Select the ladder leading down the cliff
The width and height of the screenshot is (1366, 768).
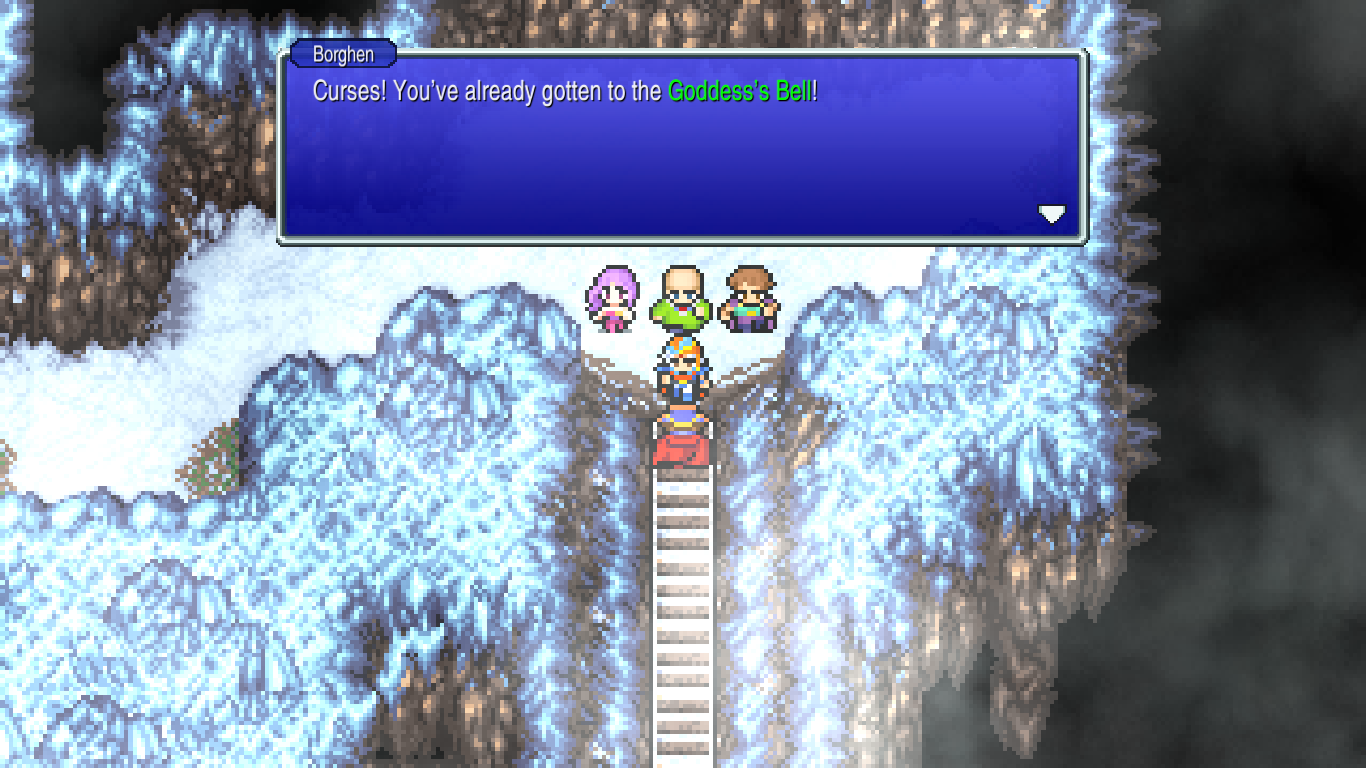point(683,600)
